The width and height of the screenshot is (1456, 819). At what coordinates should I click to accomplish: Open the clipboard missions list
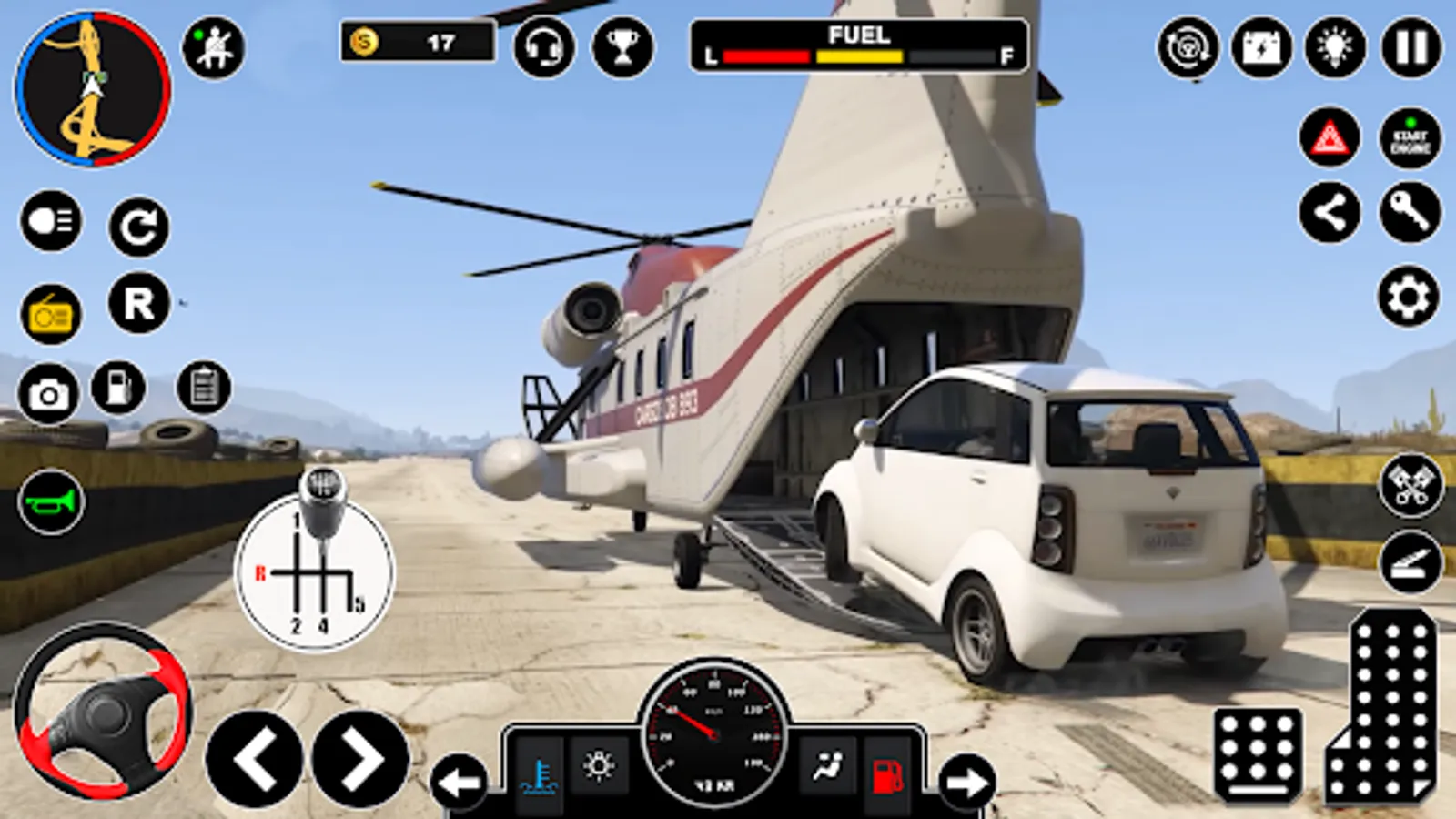(x=204, y=388)
